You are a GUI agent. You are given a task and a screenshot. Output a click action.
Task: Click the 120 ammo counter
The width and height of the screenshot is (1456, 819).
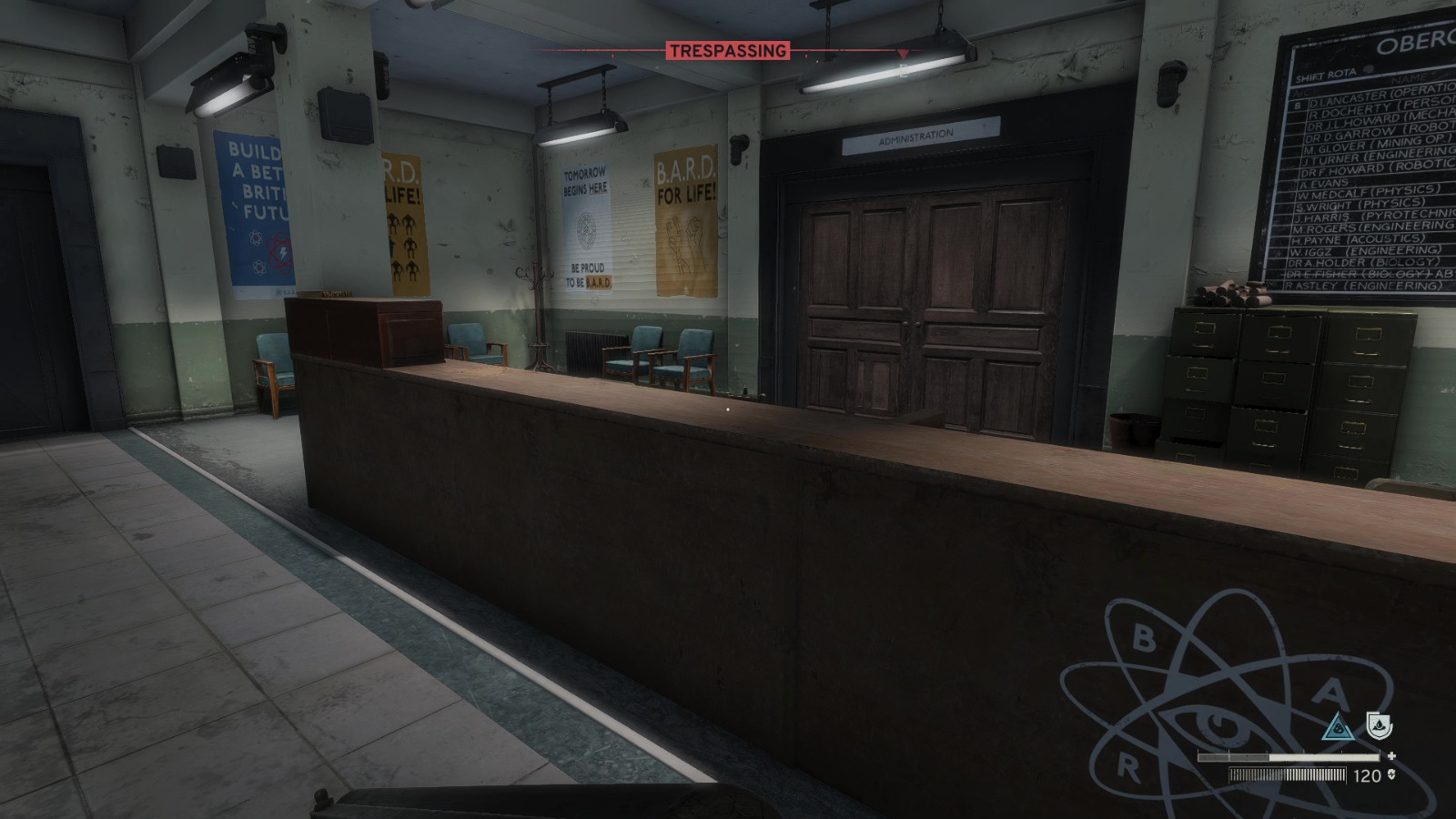pyautogui.click(x=1367, y=775)
